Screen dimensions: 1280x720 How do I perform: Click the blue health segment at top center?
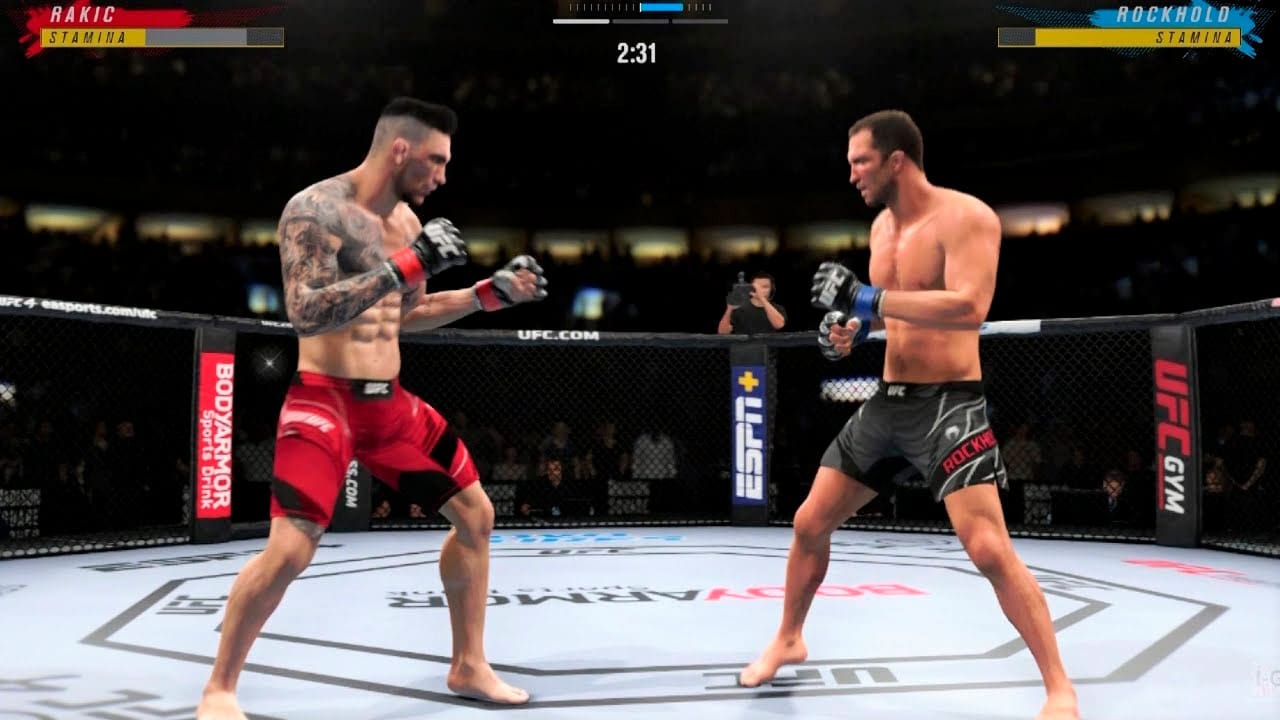661,8
